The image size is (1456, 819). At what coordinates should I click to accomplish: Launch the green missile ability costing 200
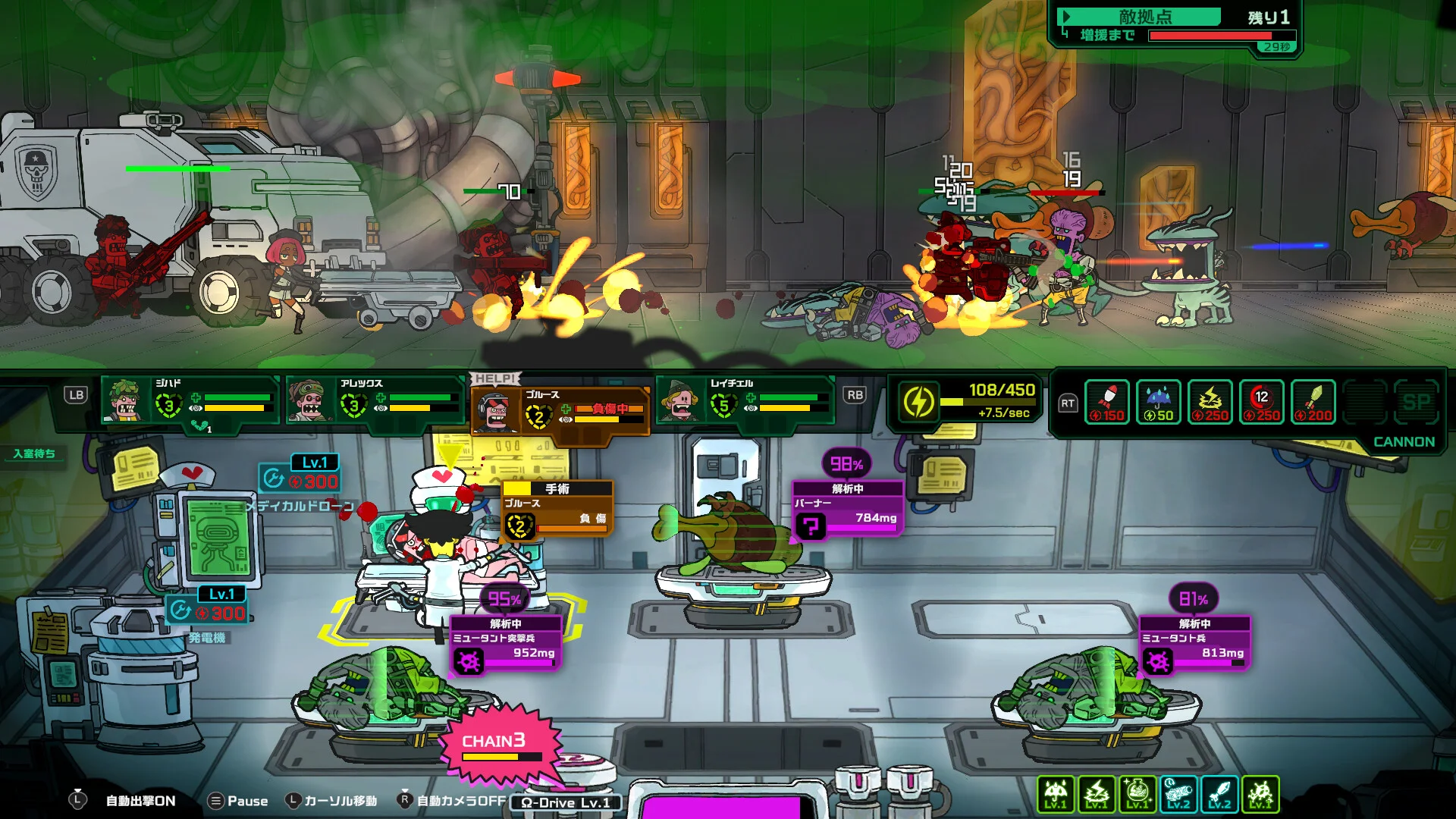[1313, 402]
